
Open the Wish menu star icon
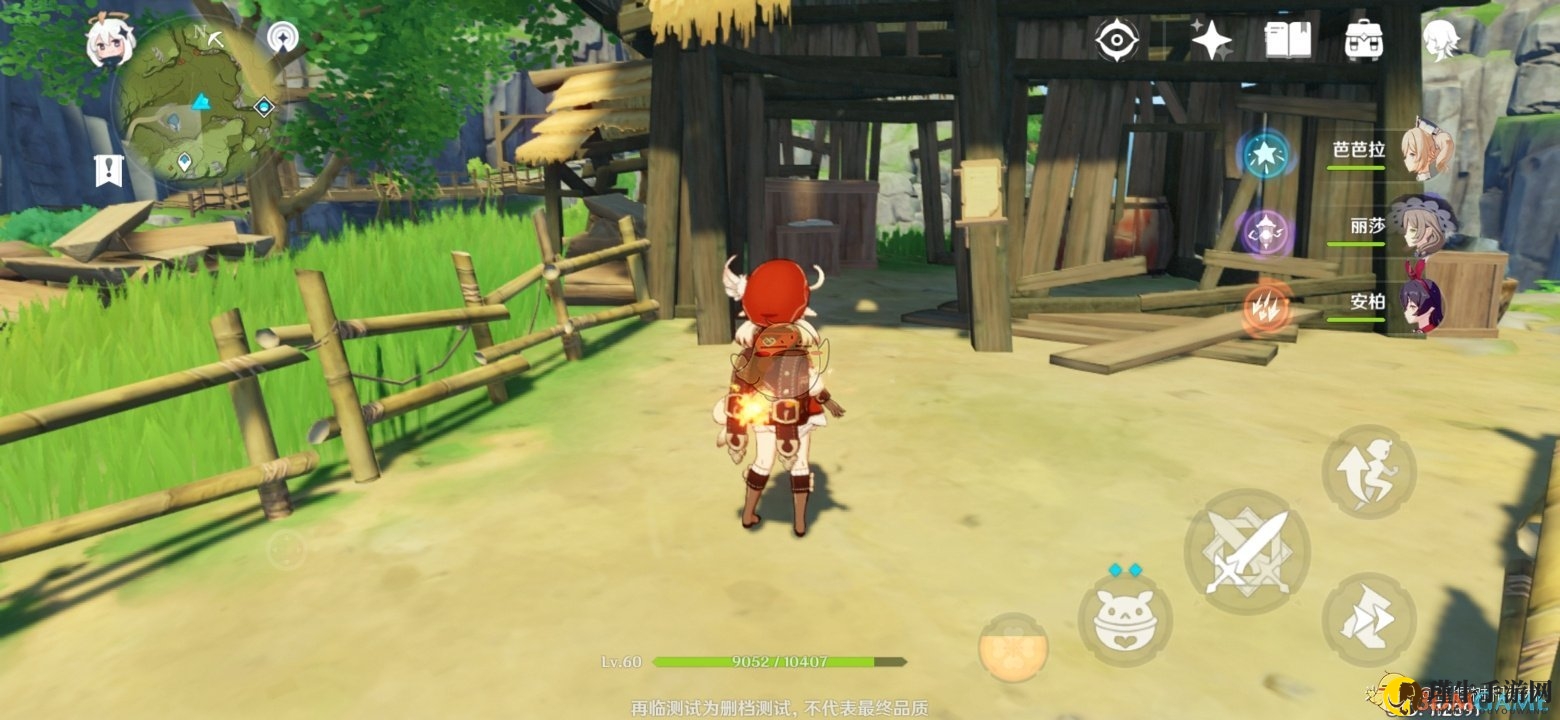pyautogui.click(x=1212, y=38)
